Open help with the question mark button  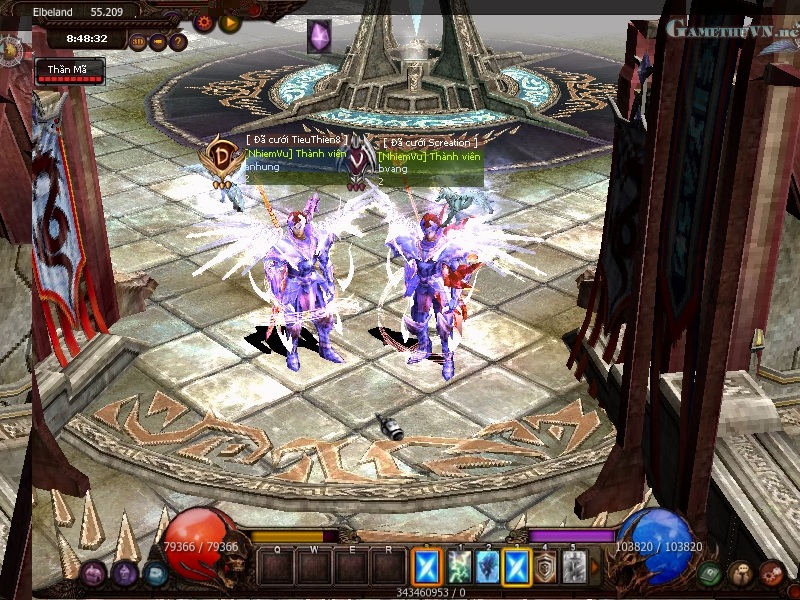click(x=178, y=42)
